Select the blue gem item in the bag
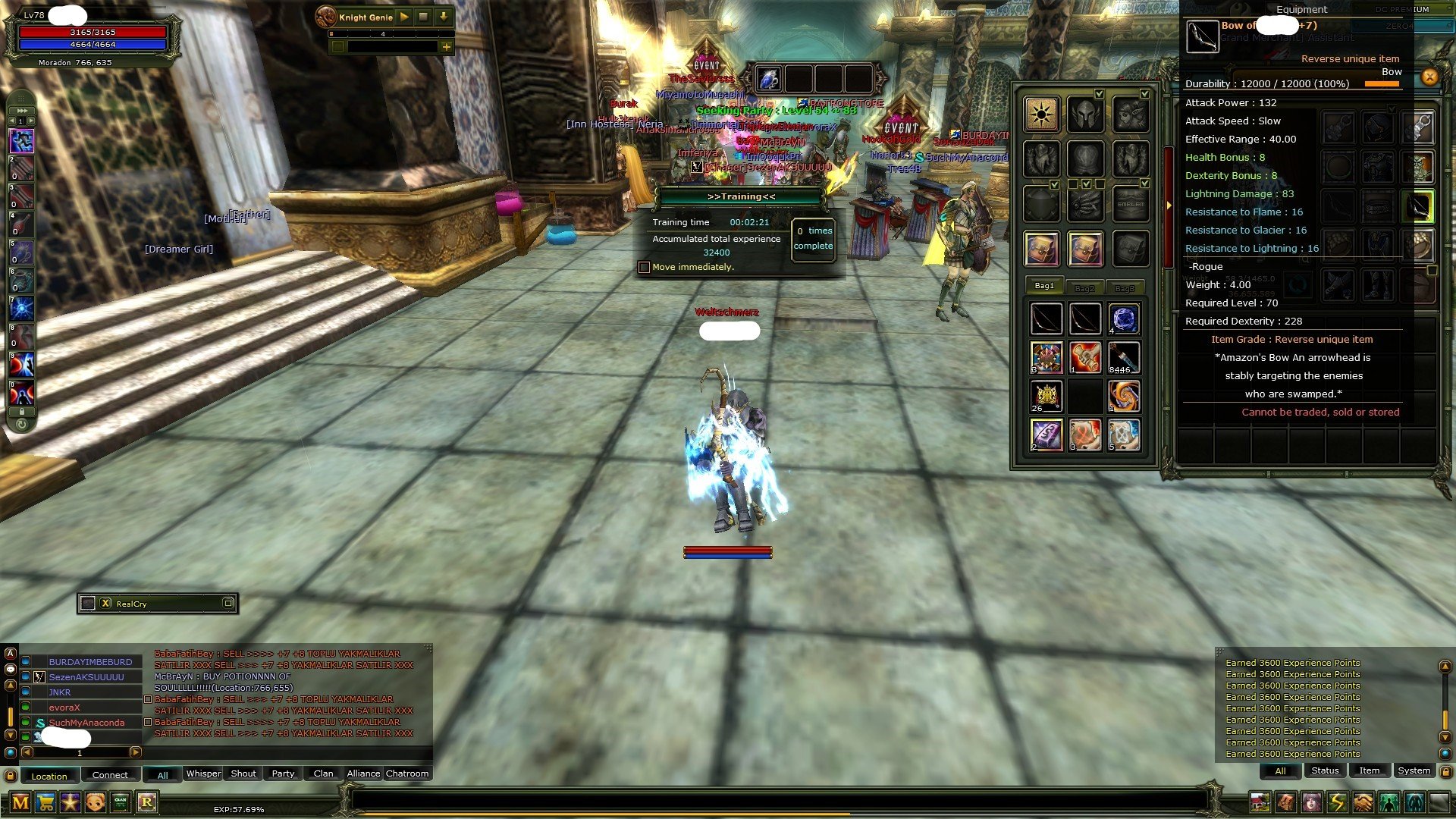 (1123, 319)
